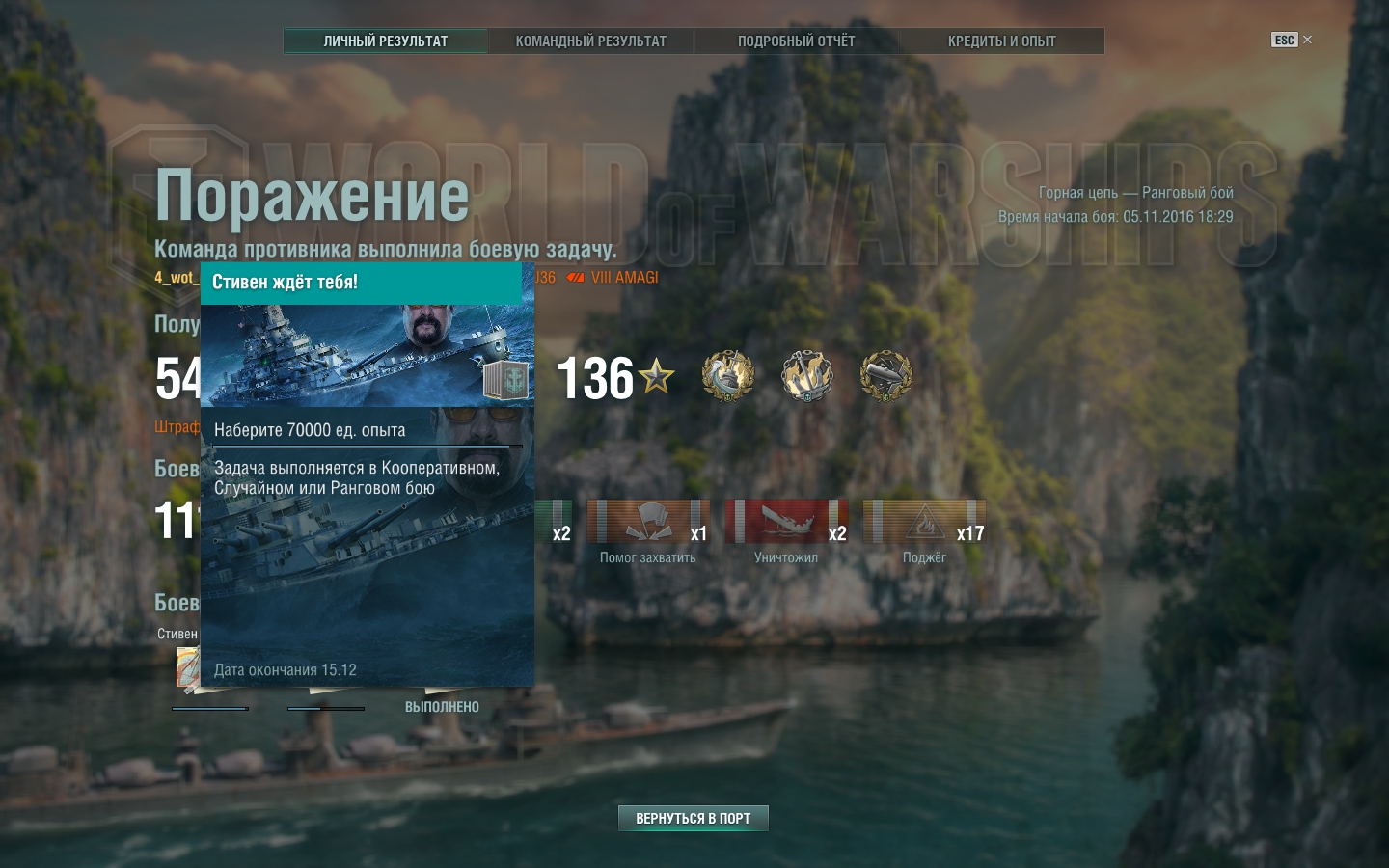Switch to the Личный результат tab
The image size is (1389, 868).
tap(386, 41)
